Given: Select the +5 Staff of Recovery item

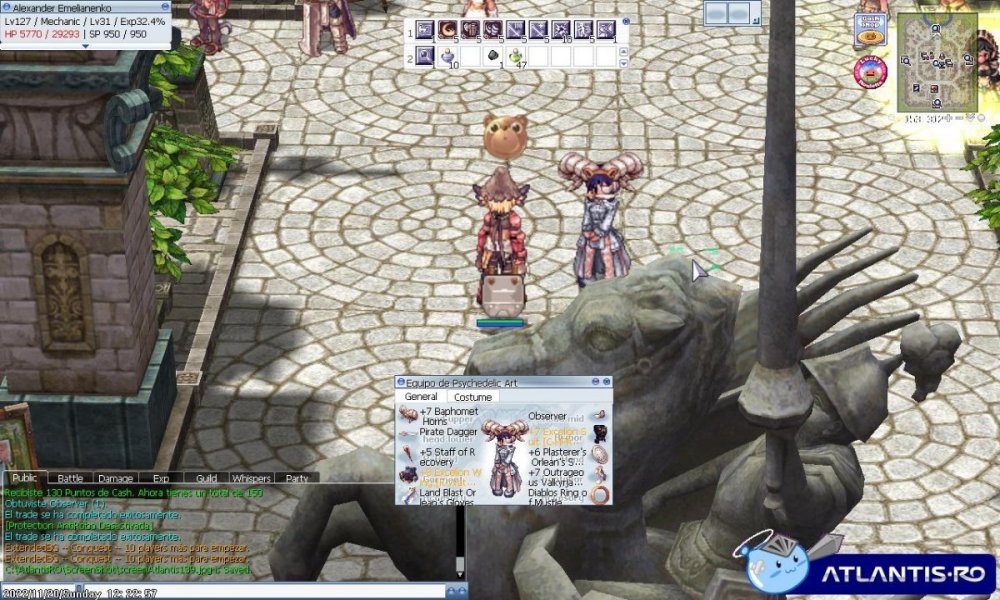Looking at the screenshot, I should click(408, 455).
